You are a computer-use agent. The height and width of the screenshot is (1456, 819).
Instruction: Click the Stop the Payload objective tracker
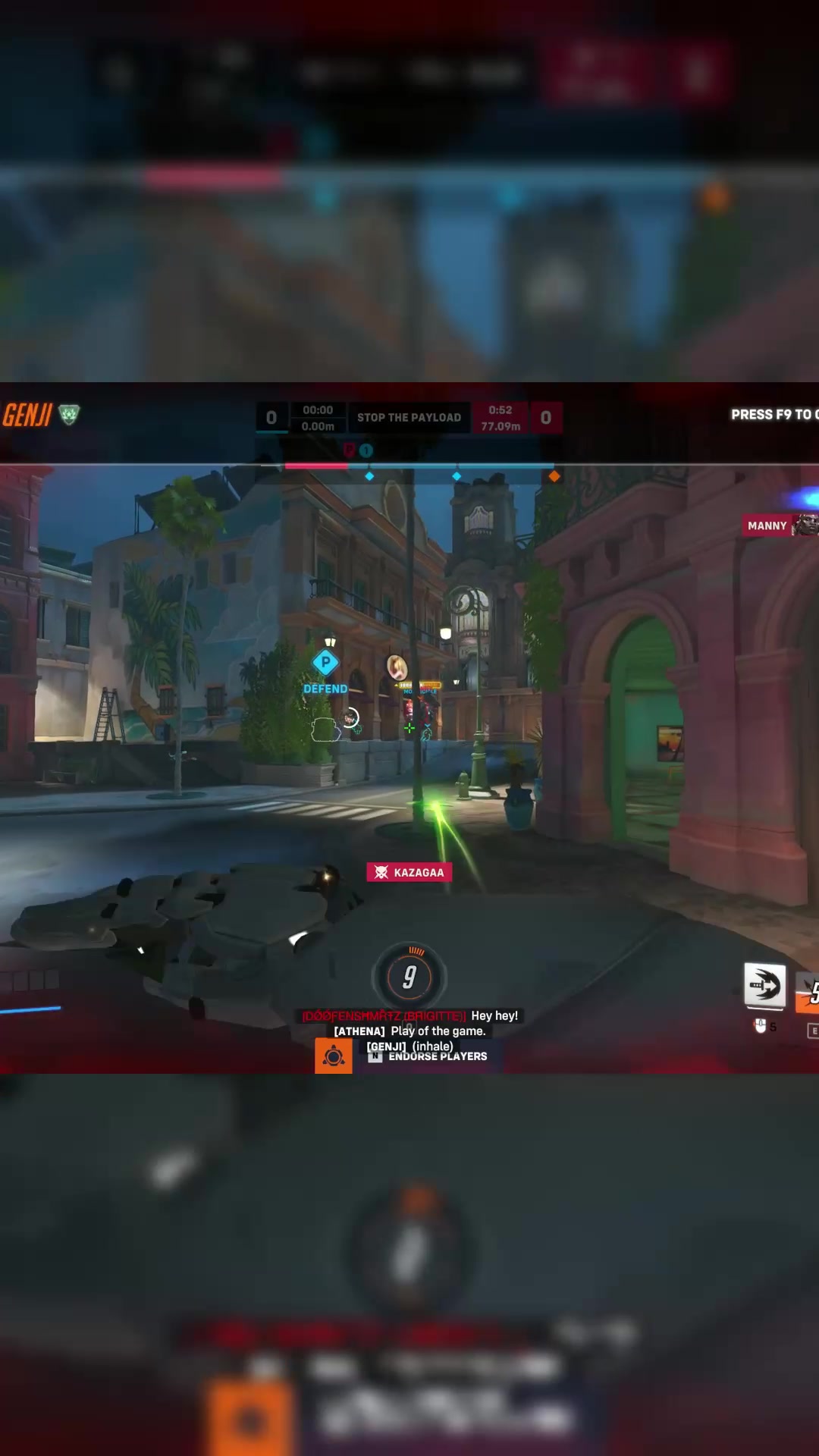pos(409,418)
